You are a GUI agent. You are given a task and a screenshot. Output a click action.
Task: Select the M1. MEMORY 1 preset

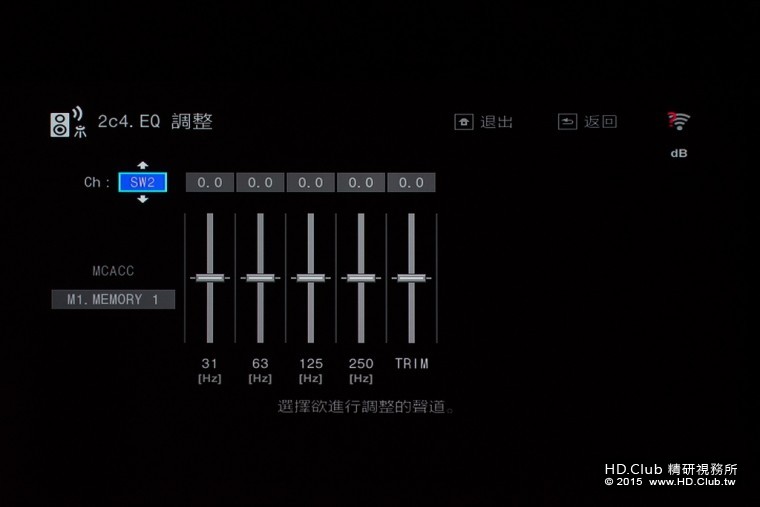(x=113, y=299)
